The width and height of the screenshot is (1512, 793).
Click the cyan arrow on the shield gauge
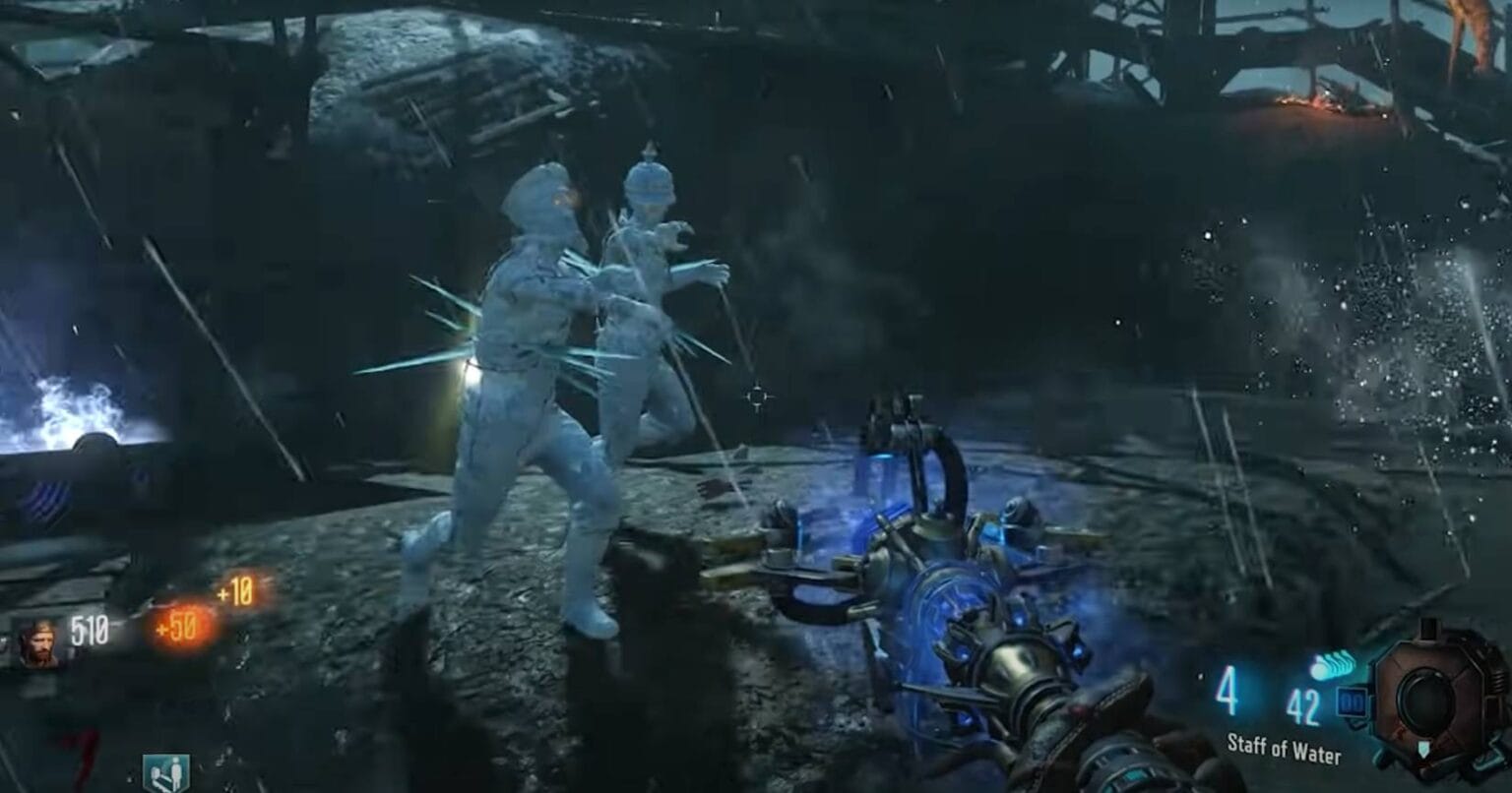(1424, 750)
